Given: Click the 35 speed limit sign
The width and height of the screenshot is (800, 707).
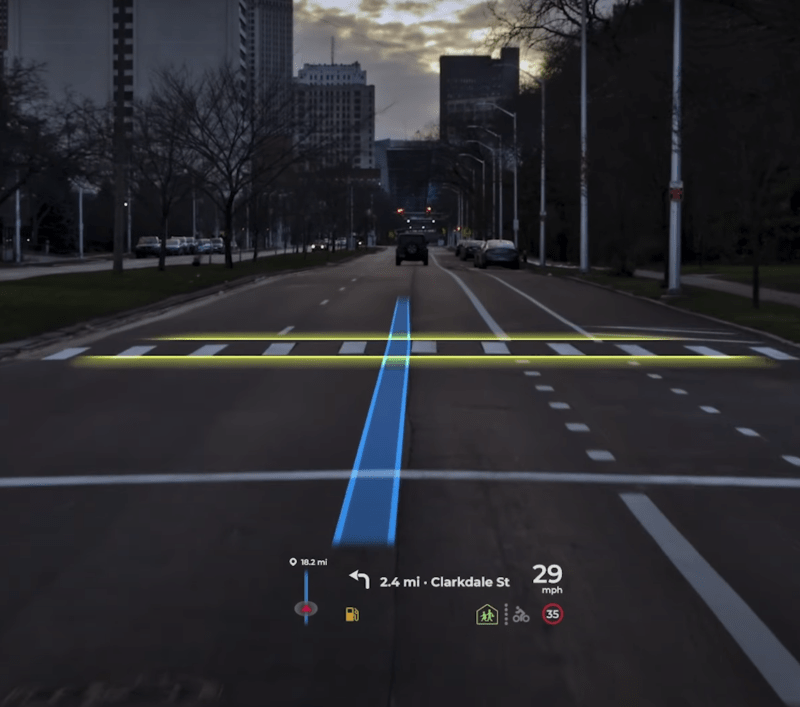Looking at the screenshot, I should pyautogui.click(x=552, y=615).
